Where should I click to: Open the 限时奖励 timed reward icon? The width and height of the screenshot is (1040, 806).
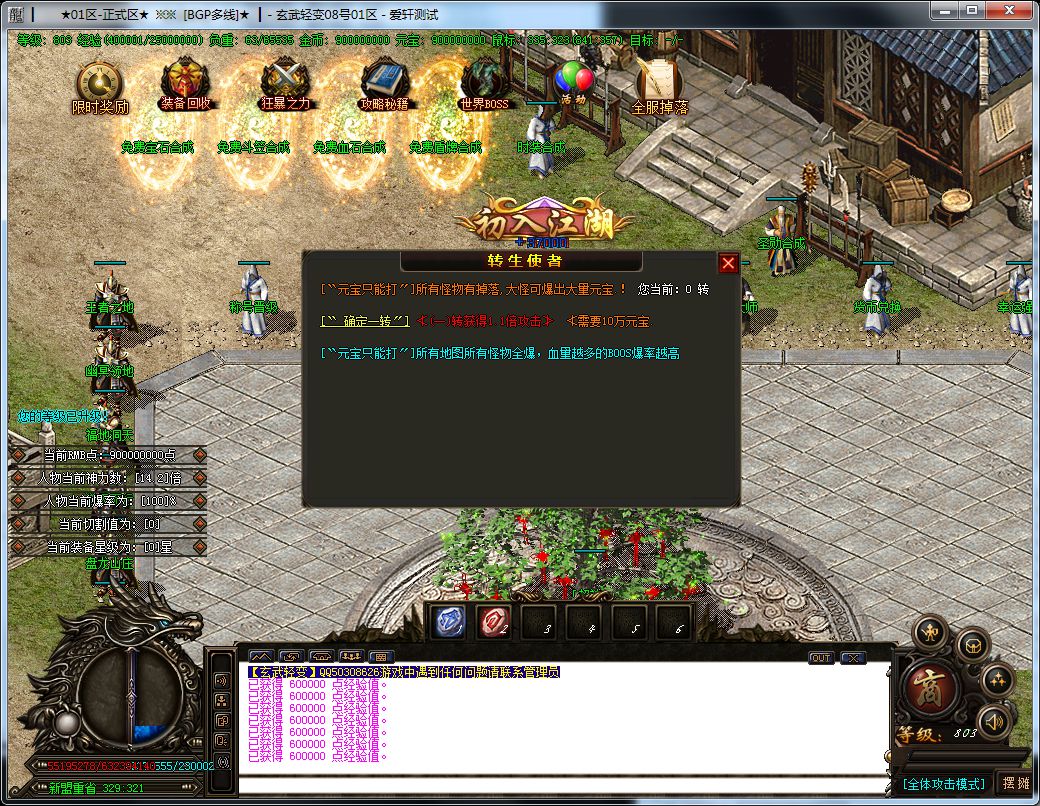pyautogui.click(x=100, y=85)
